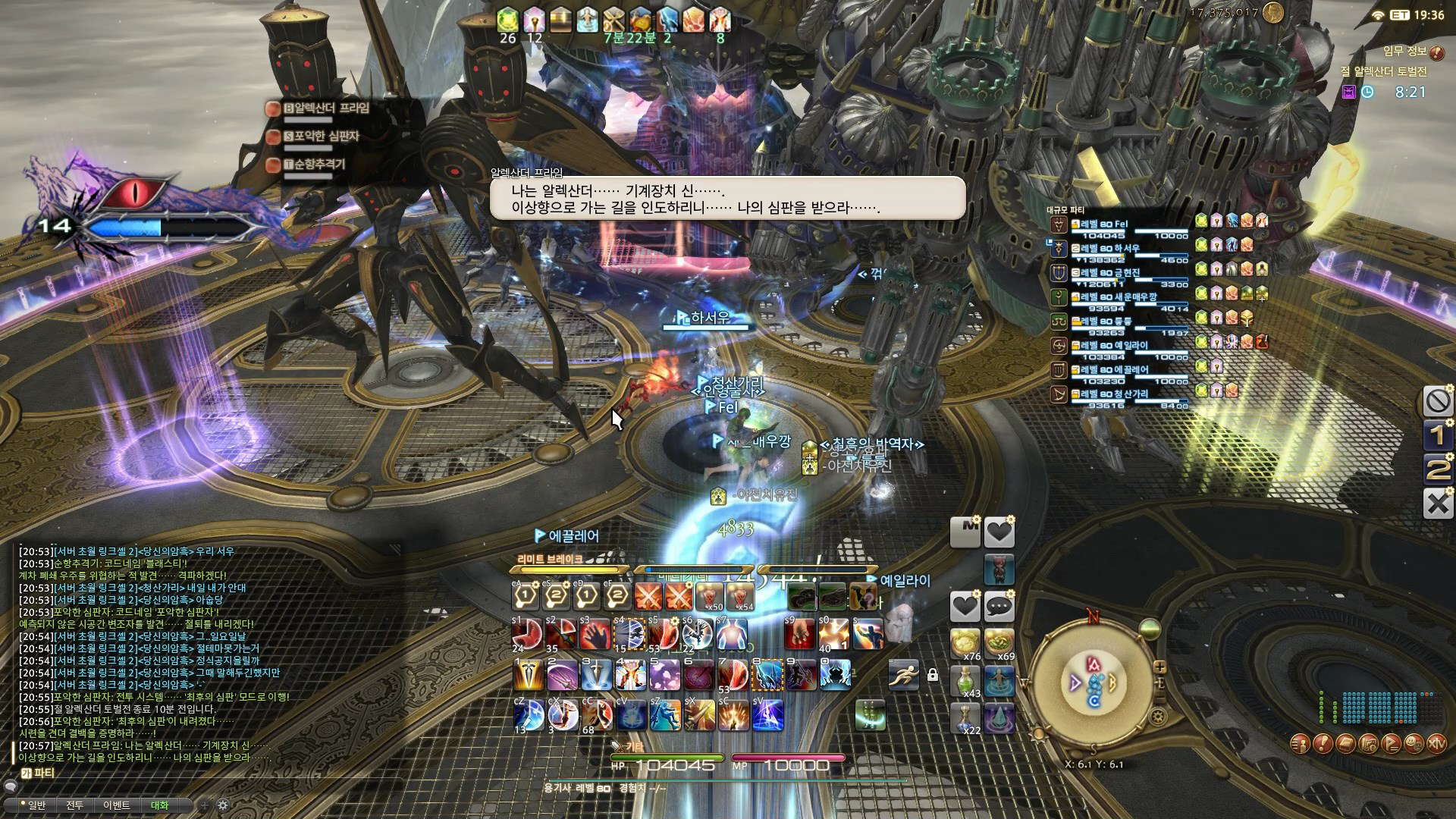Eat the yellow food dish x76
This screenshot has height=819, width=1456.
coord(965,643)
